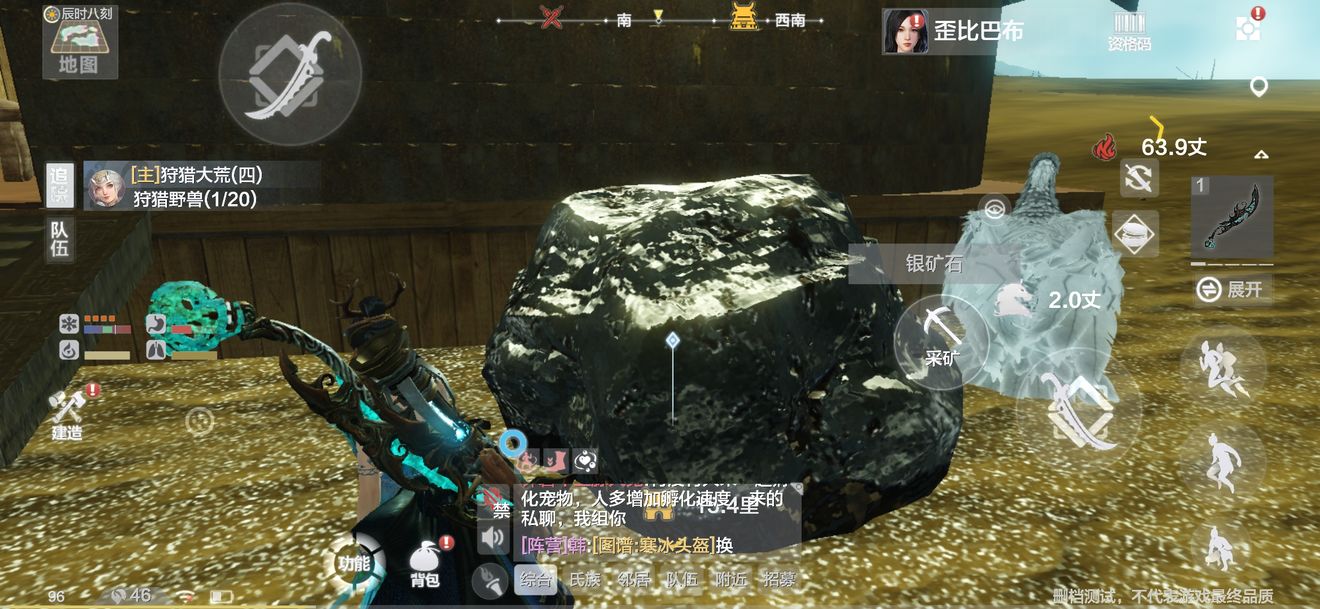Viewport: 1320px width, 609px height.
Task: Open the 地图 map button
Action: [79, 46]
